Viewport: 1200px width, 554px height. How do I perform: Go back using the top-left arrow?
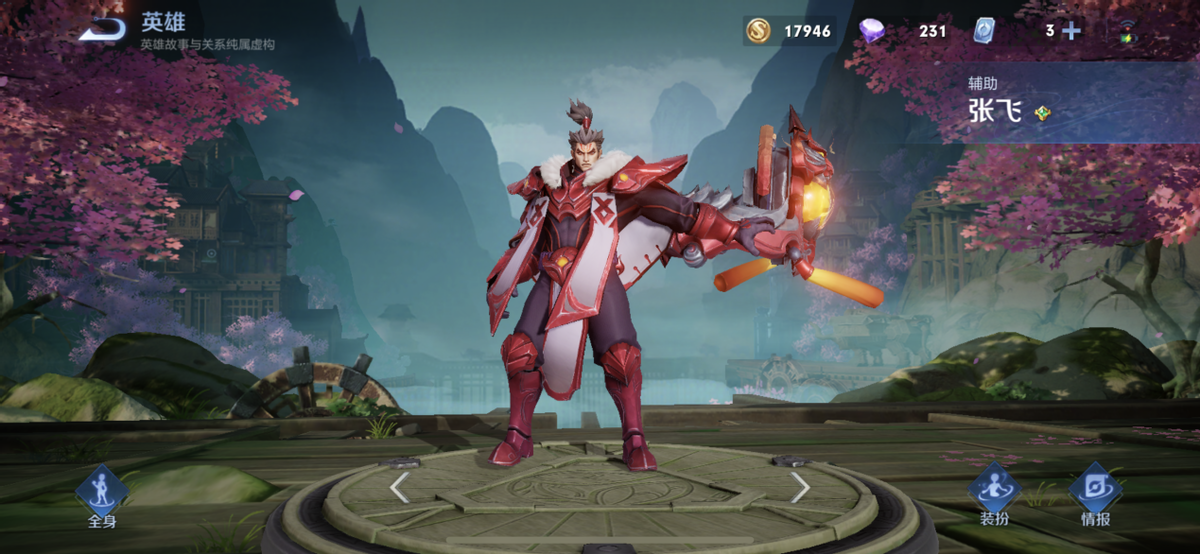(102, 30)
